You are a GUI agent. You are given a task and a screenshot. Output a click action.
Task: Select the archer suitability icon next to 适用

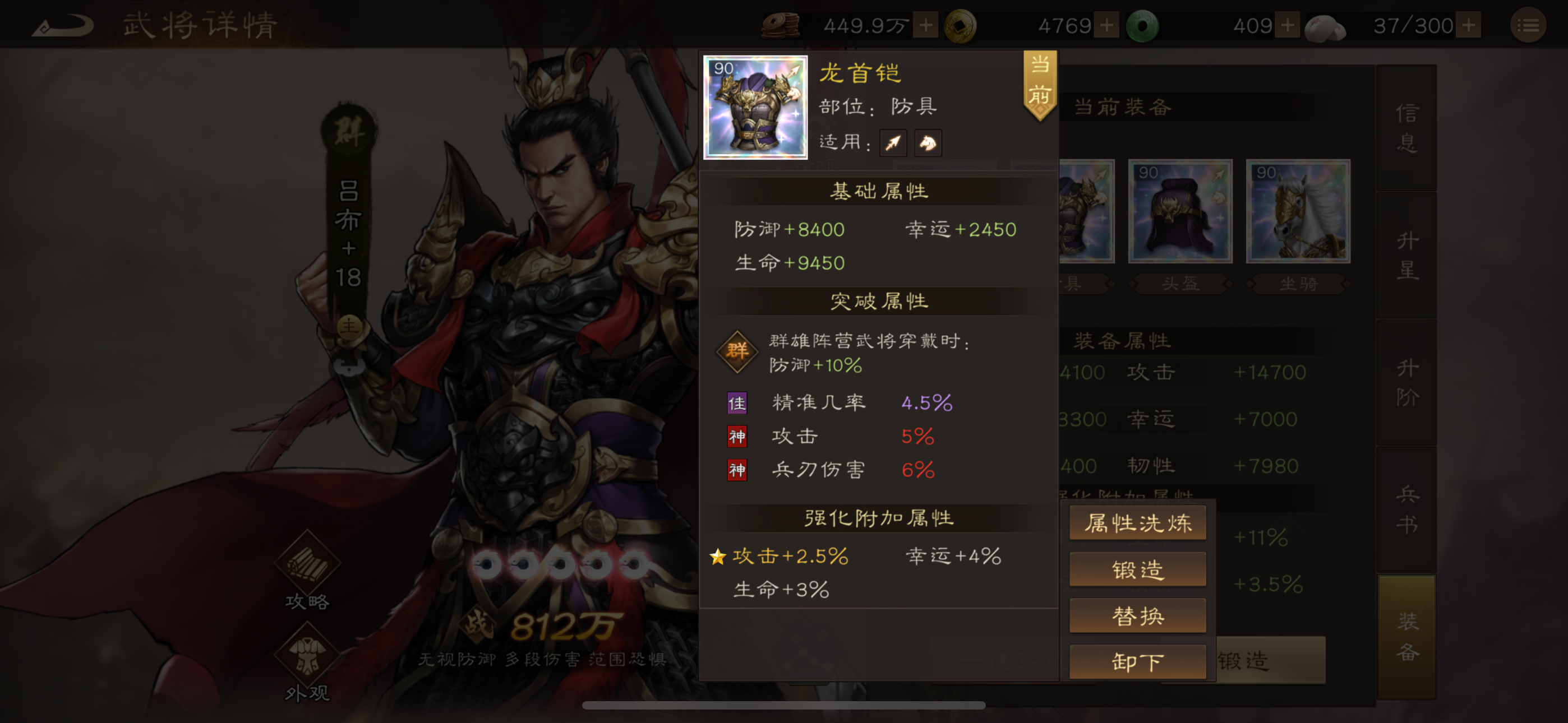pyautogui.click(x=893, y=142)
